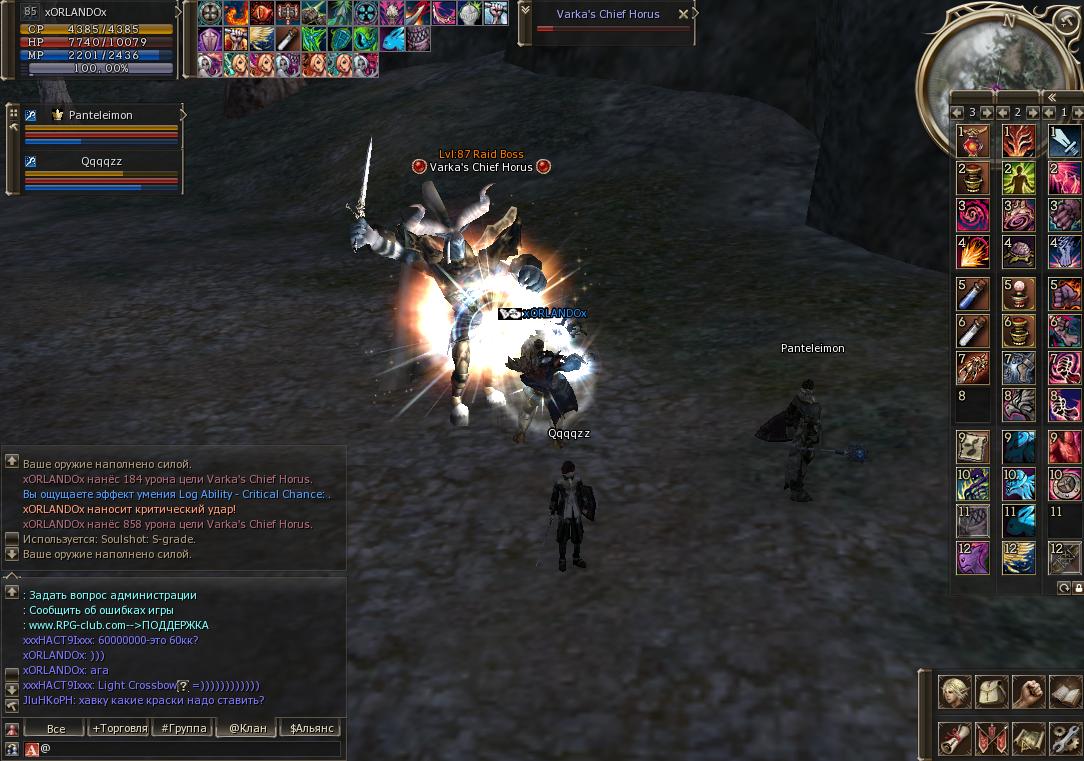This screenshot has width=1084, height=761.
Task: Toggle the hotbar padlock lock button
Action: tap(1077, 588)
